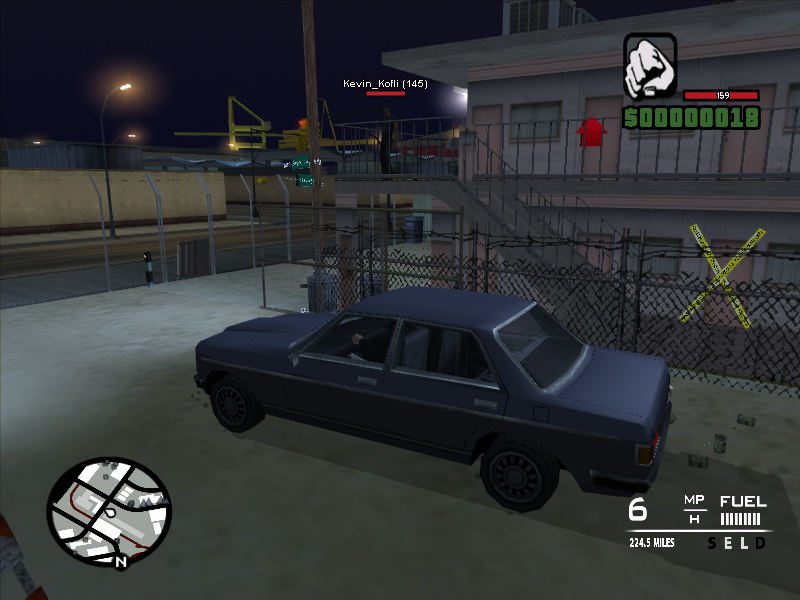
Task: Click the north marker on the radar
Action: [x=120, y=561]
